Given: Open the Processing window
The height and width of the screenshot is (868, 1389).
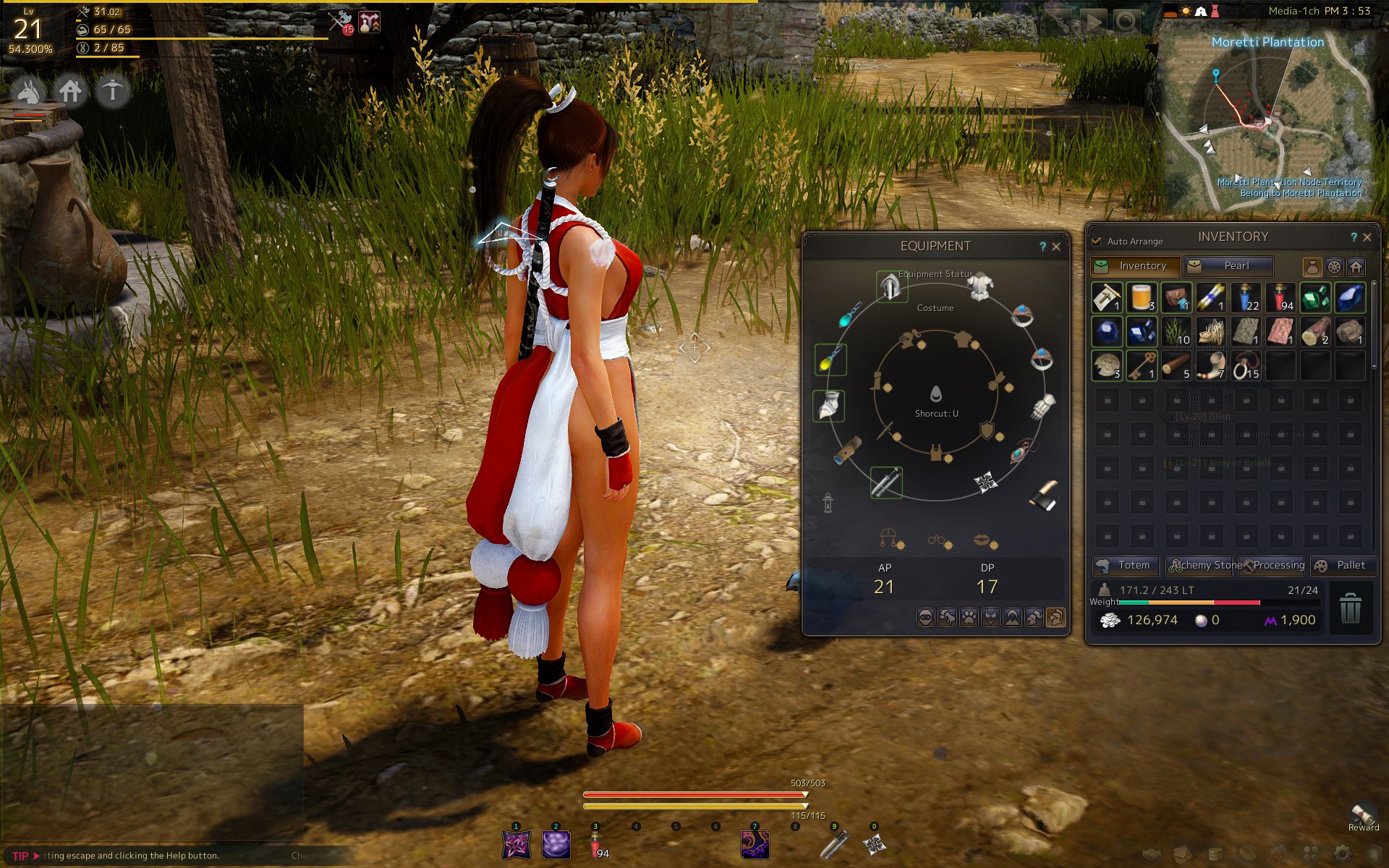Looking at the screenshot, I should (x=1273, y=566).
